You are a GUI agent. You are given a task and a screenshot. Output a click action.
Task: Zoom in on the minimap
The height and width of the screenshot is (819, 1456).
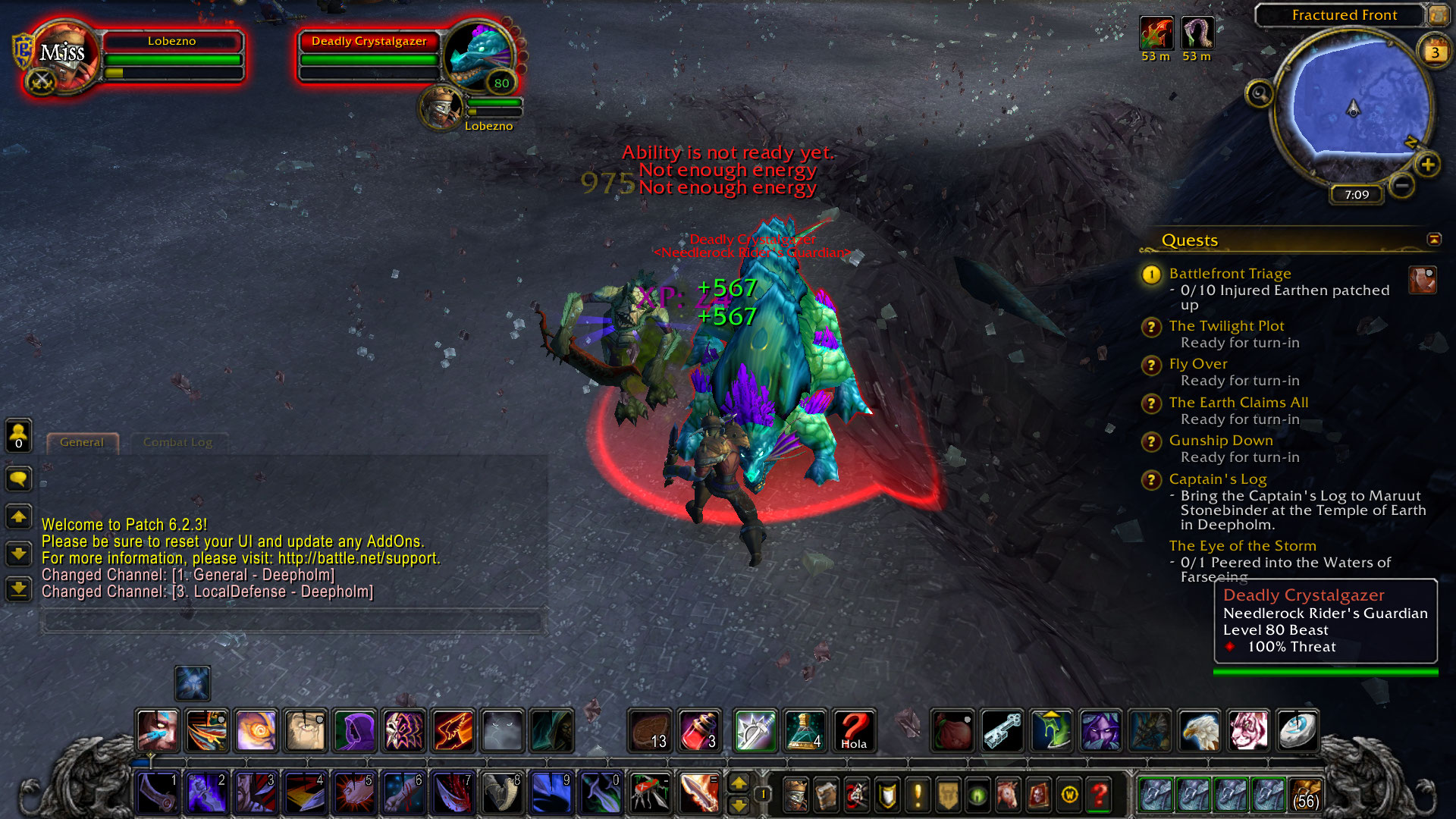point(1428,164)
